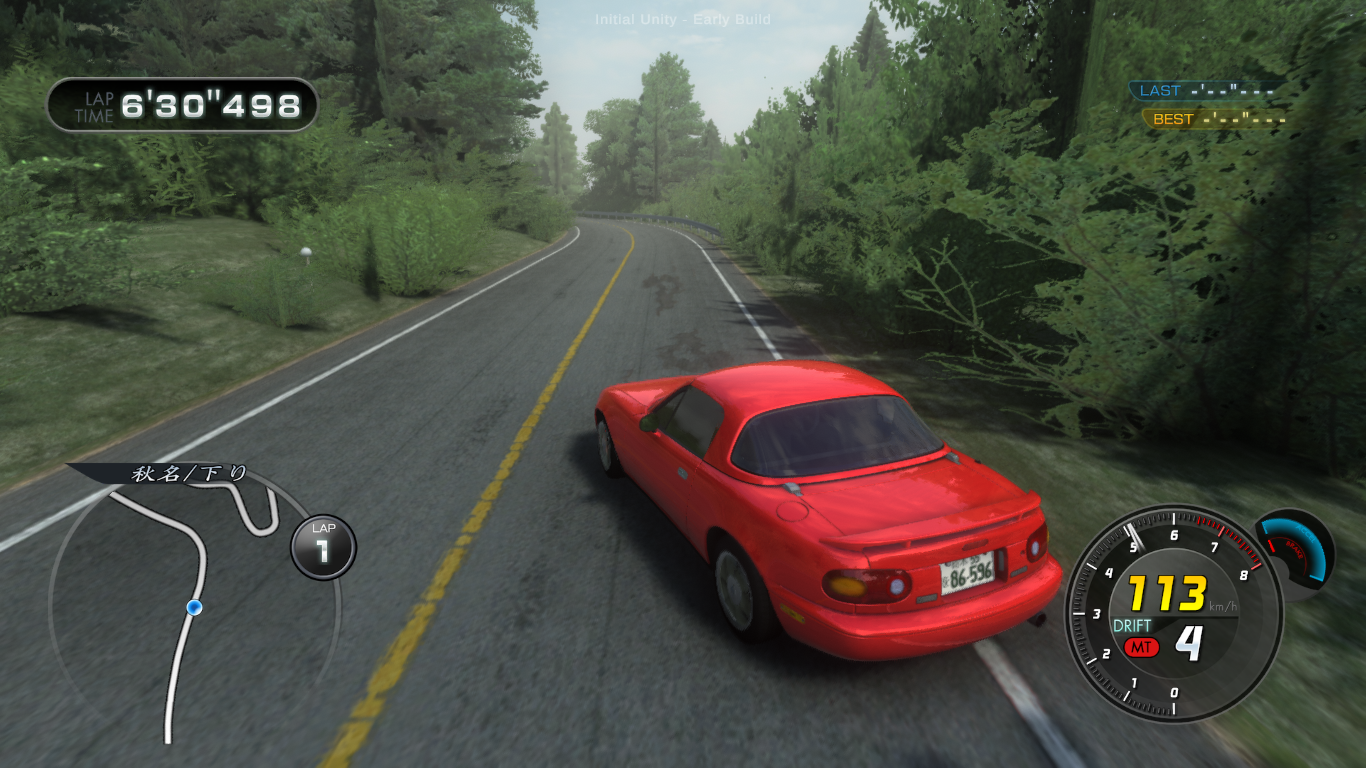
Task: Select the round LAP 1 badge
Action: (x=323, y=547)
